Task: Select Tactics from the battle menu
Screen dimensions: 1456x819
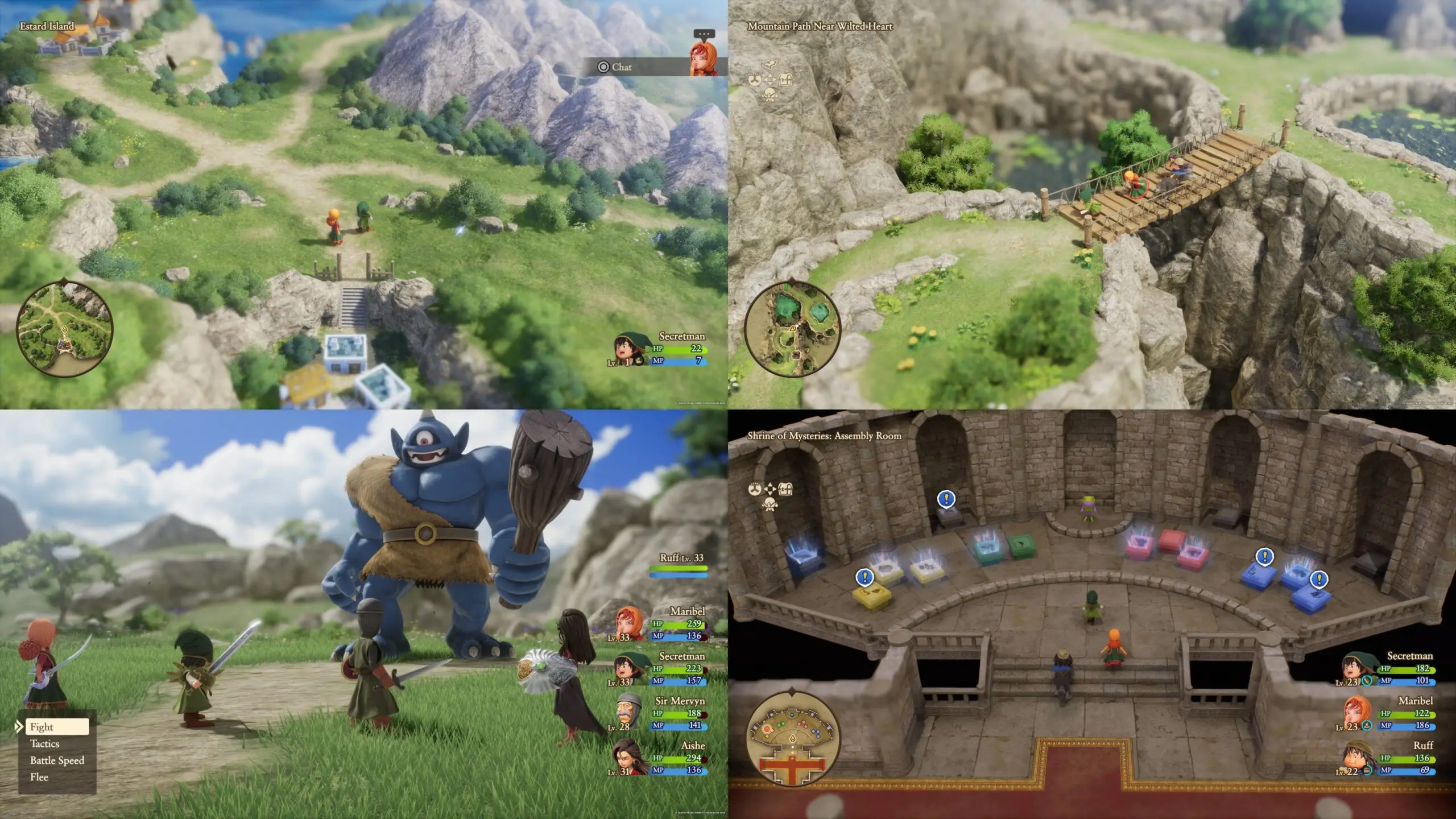Action: [45, 743]
